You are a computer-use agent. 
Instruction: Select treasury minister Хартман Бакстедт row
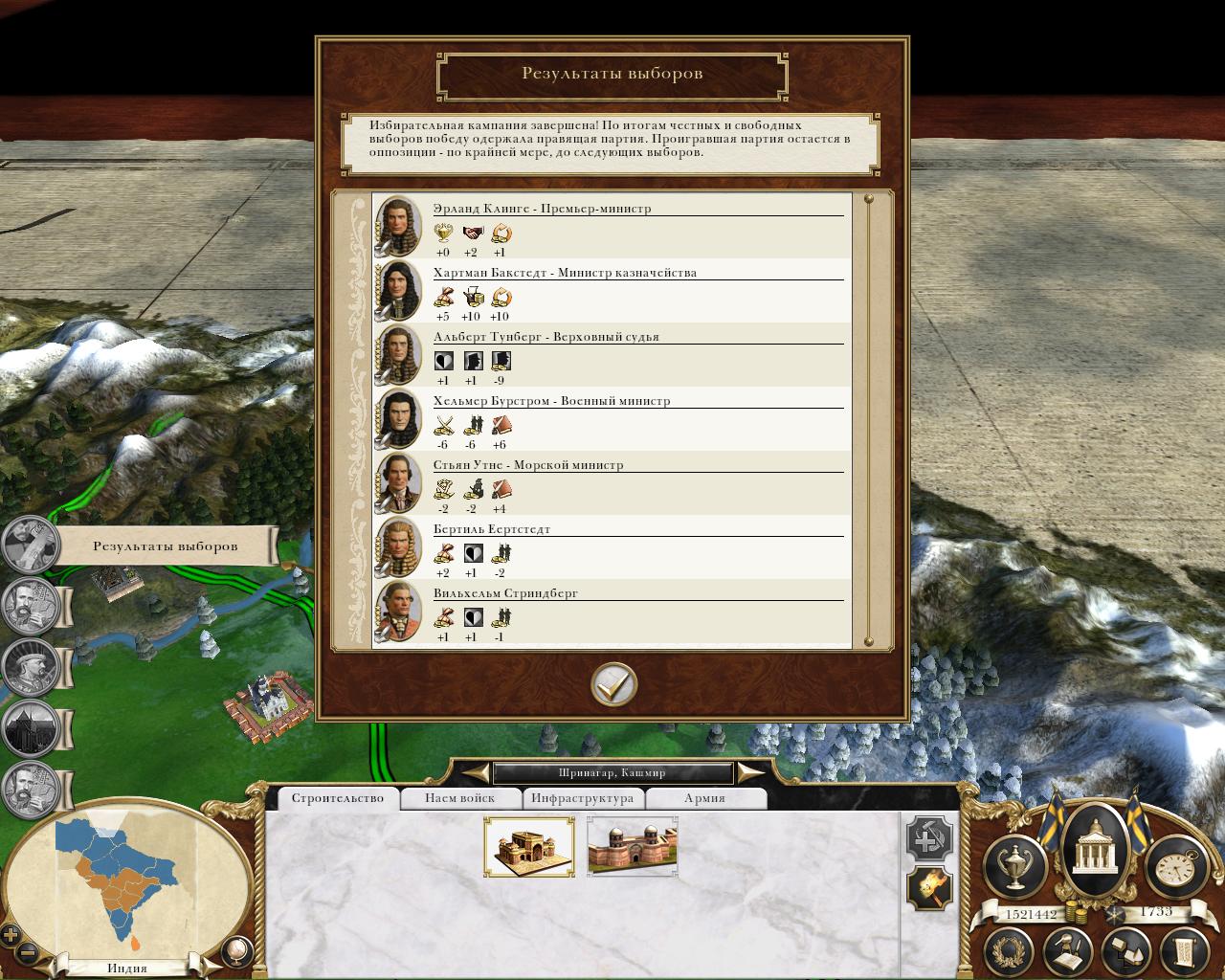612,292
